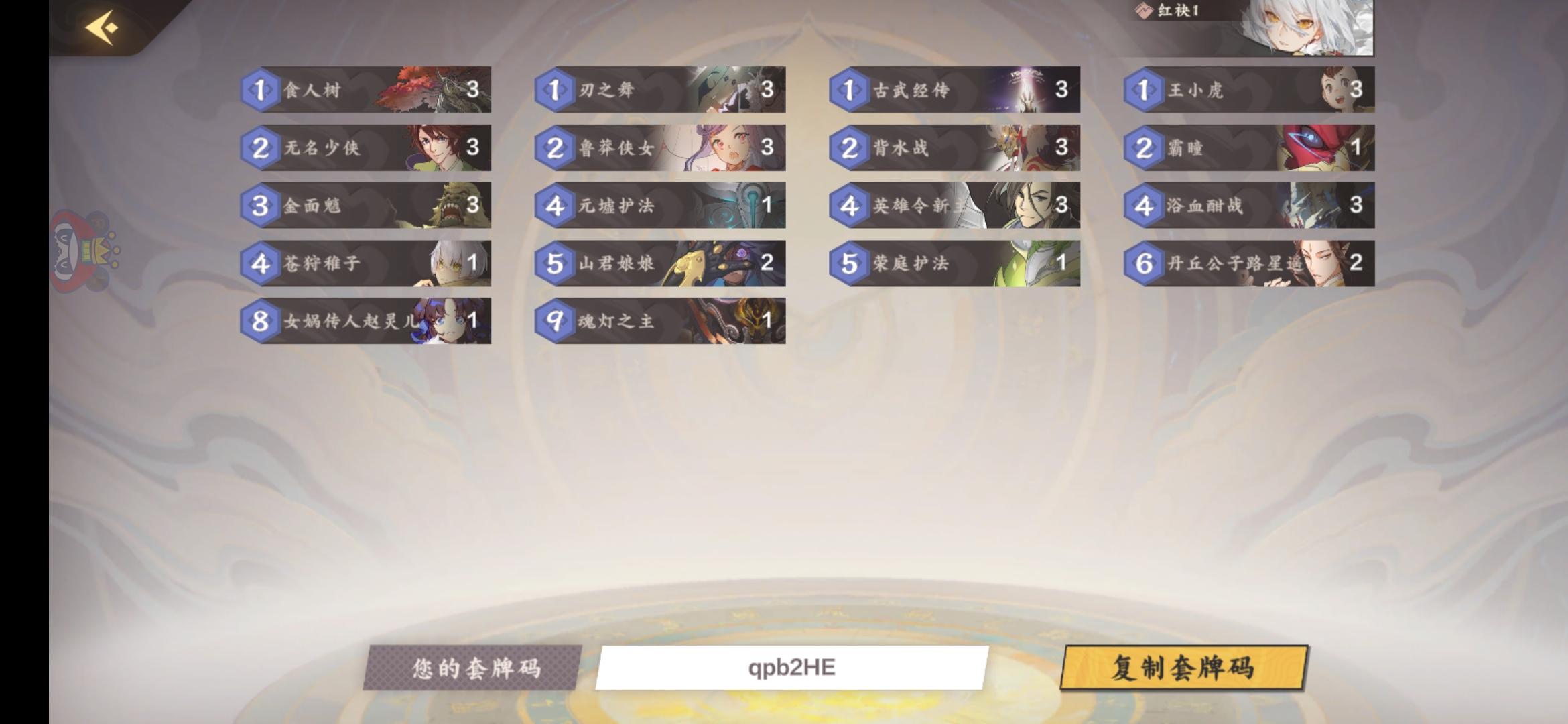Click the cost badge 2 on 霸瞳
The height and width of the screenshot is (724, 1568).
[1144, 149]
